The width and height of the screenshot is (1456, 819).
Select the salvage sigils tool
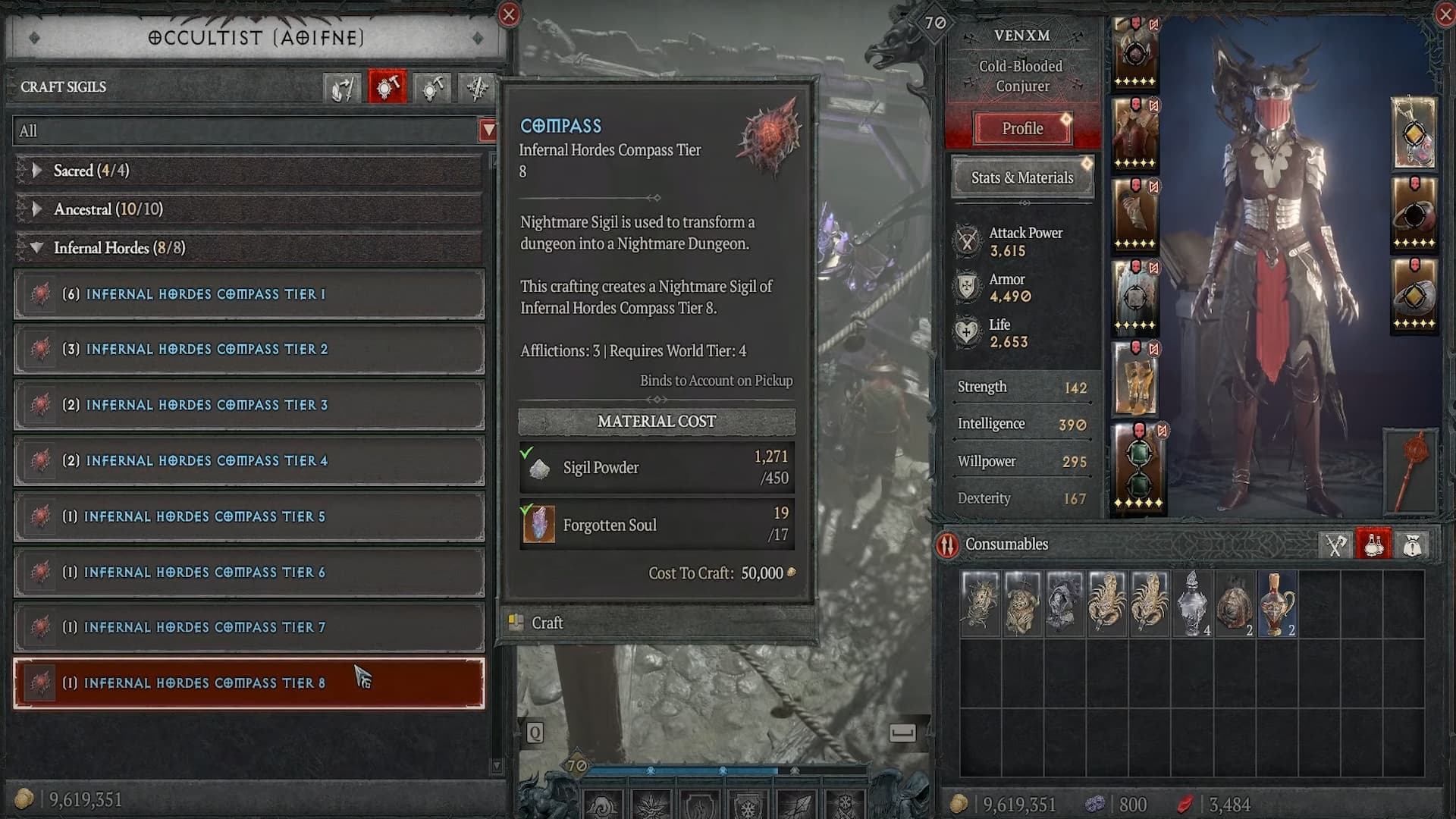(342, 87)
